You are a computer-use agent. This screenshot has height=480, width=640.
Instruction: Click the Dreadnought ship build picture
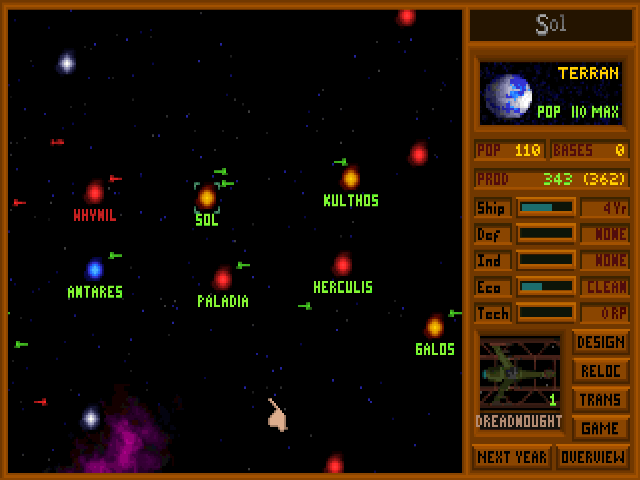(x=518, y=372)
